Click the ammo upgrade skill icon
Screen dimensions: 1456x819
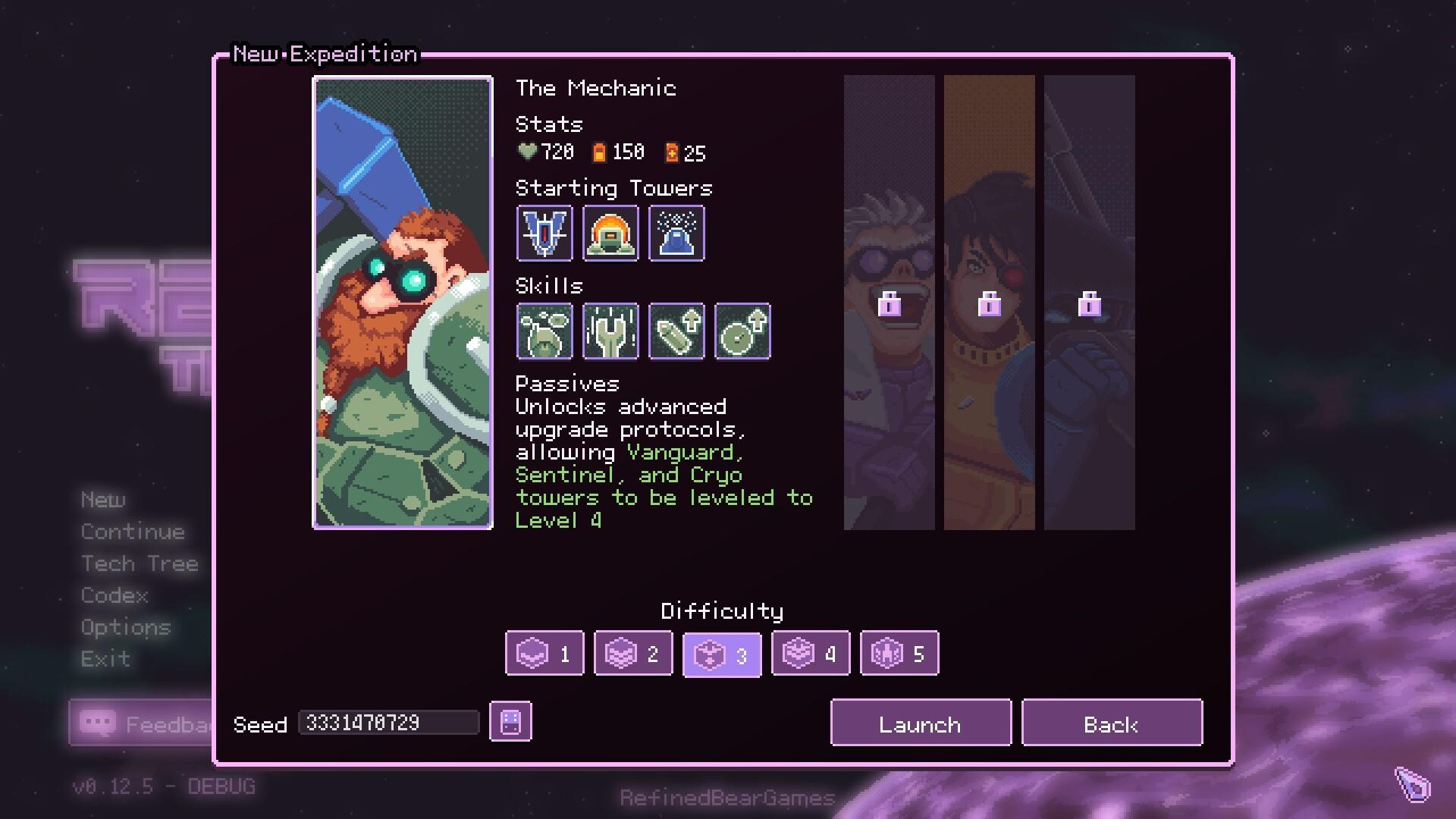(x=676, y=331)
